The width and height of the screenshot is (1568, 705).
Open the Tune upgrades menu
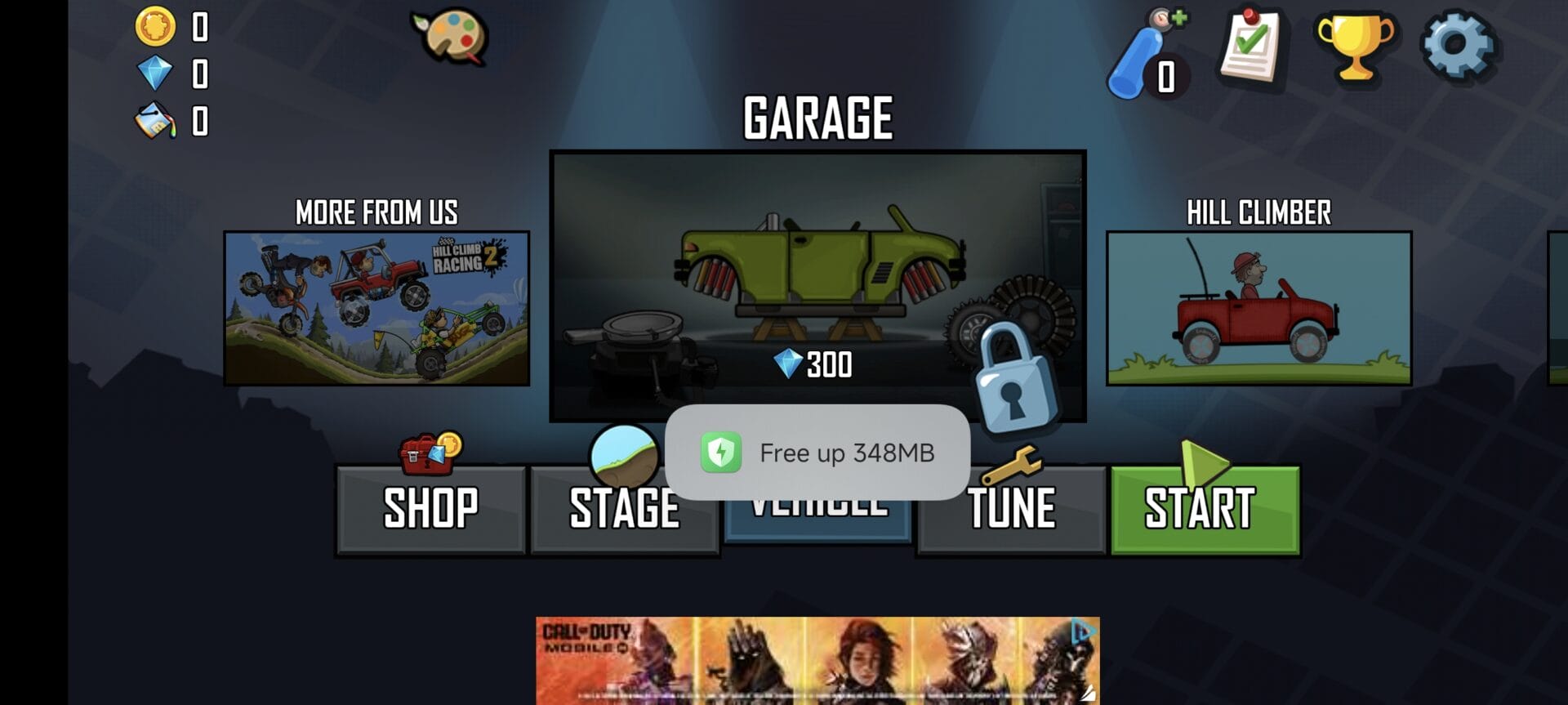click(x=1011, y=509)
